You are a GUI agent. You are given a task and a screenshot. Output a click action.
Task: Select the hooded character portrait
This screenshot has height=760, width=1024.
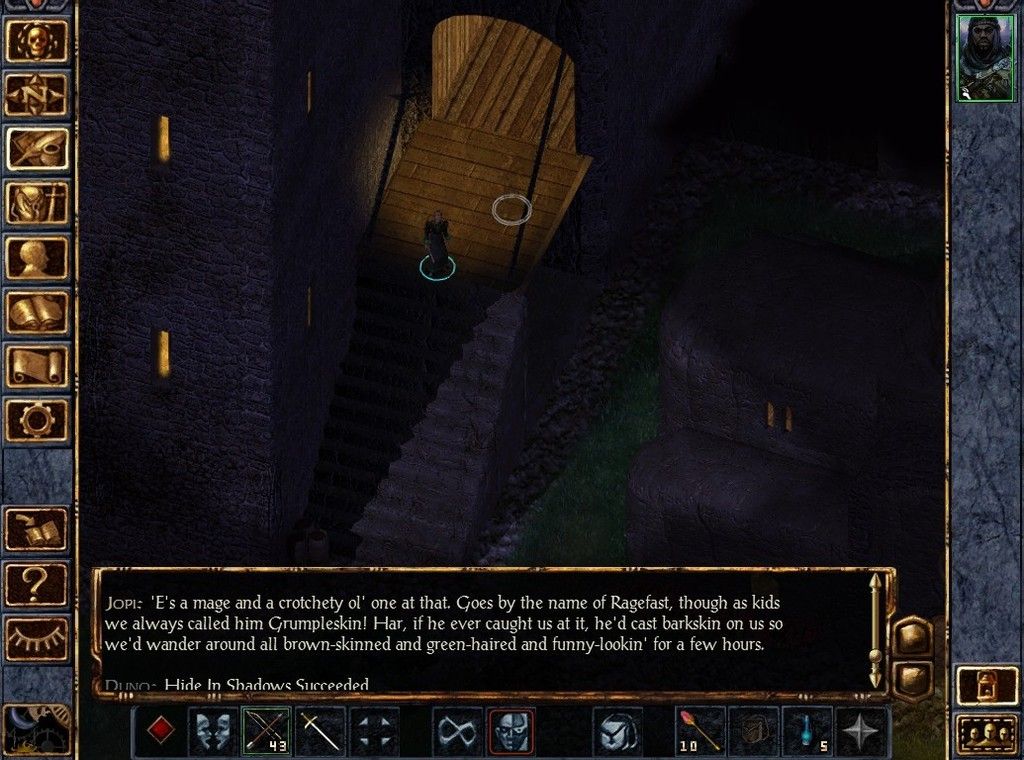(985, 58)
